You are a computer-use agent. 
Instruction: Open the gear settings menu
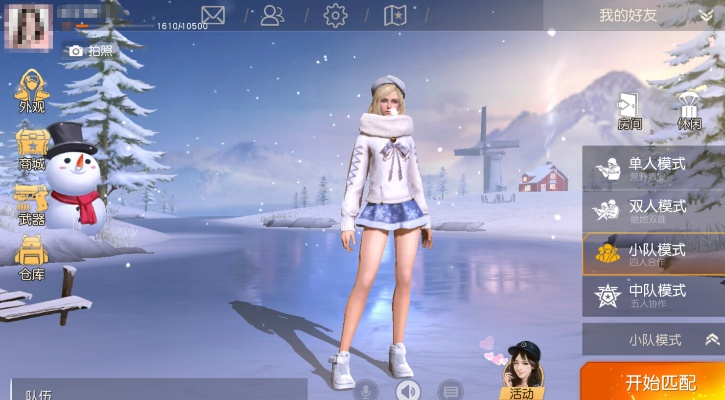coord(335,15)
